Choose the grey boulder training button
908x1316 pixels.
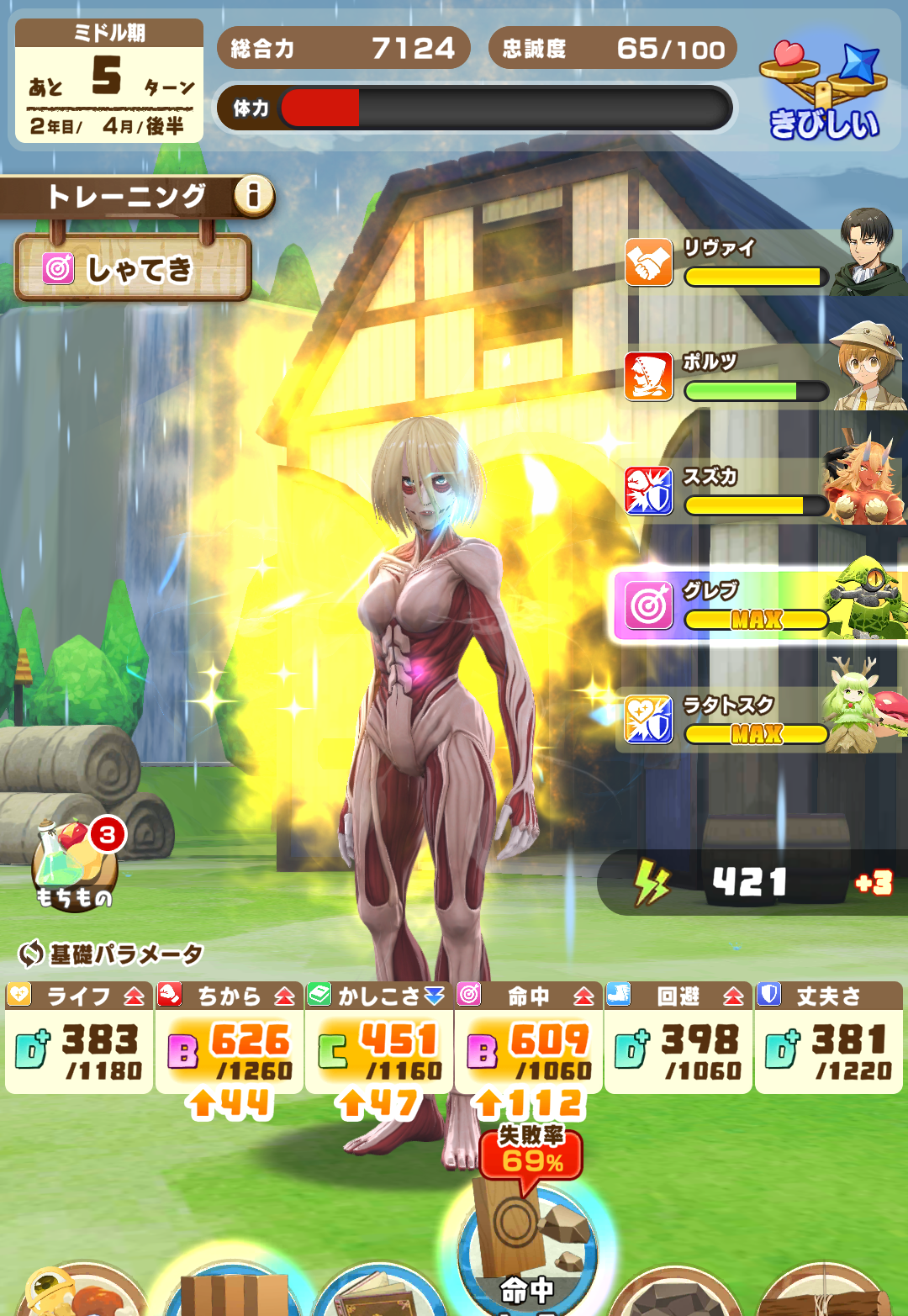click(x=677, y=1292)
